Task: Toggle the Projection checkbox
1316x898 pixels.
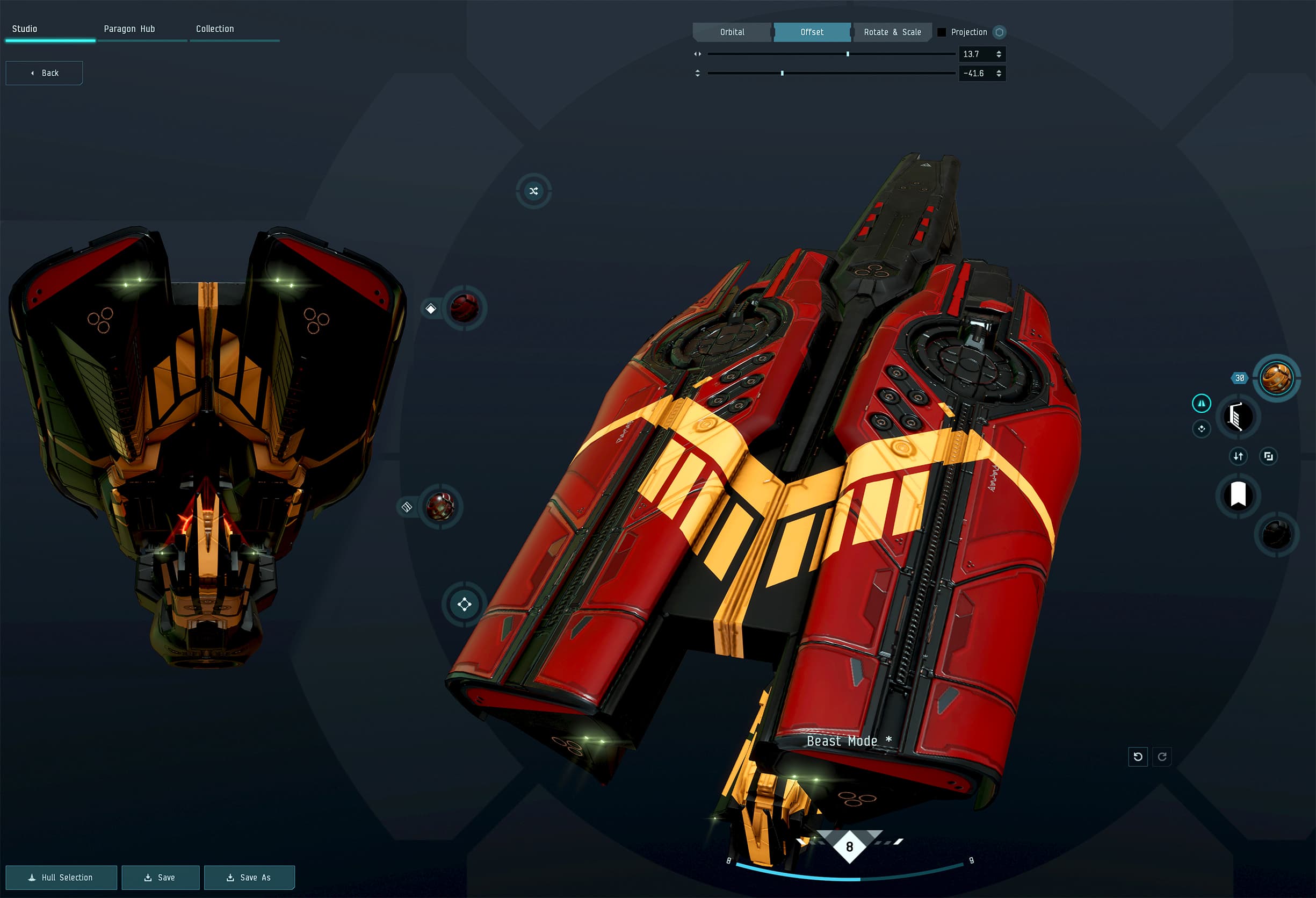Action: tap(942, 32)
